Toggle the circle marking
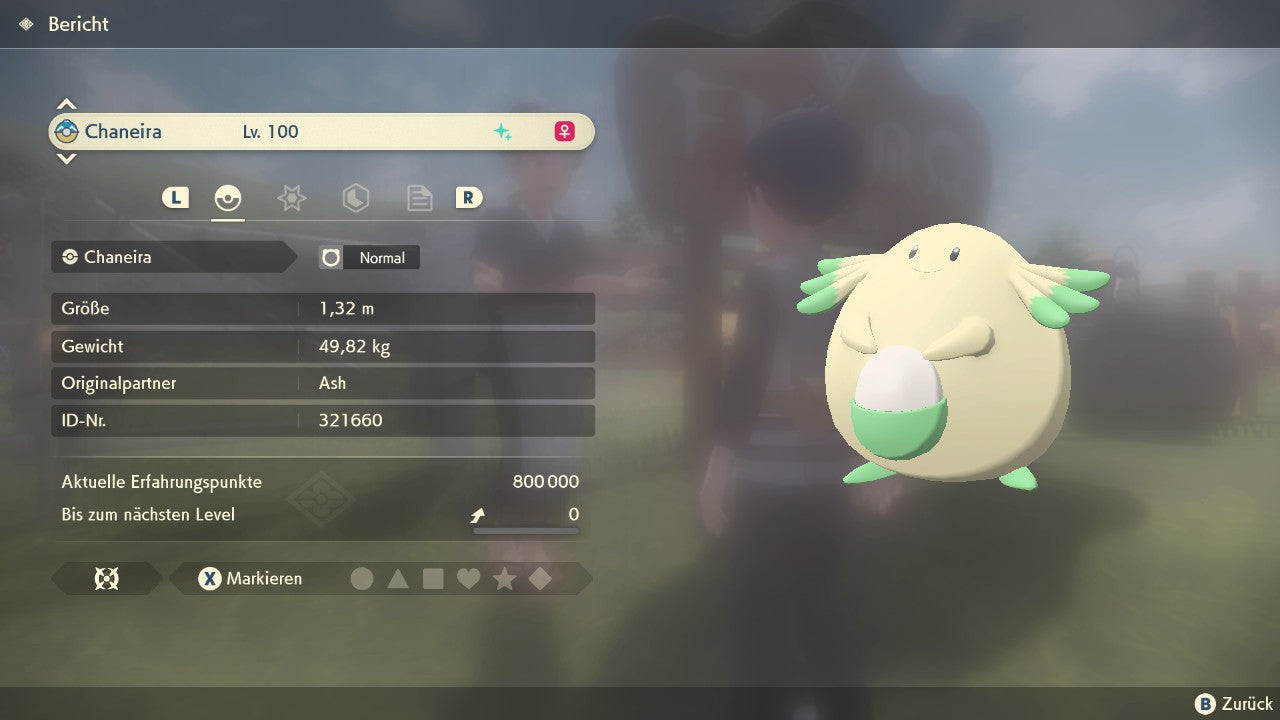Screen dimensions: 1280x720 (x=362, y=579)
